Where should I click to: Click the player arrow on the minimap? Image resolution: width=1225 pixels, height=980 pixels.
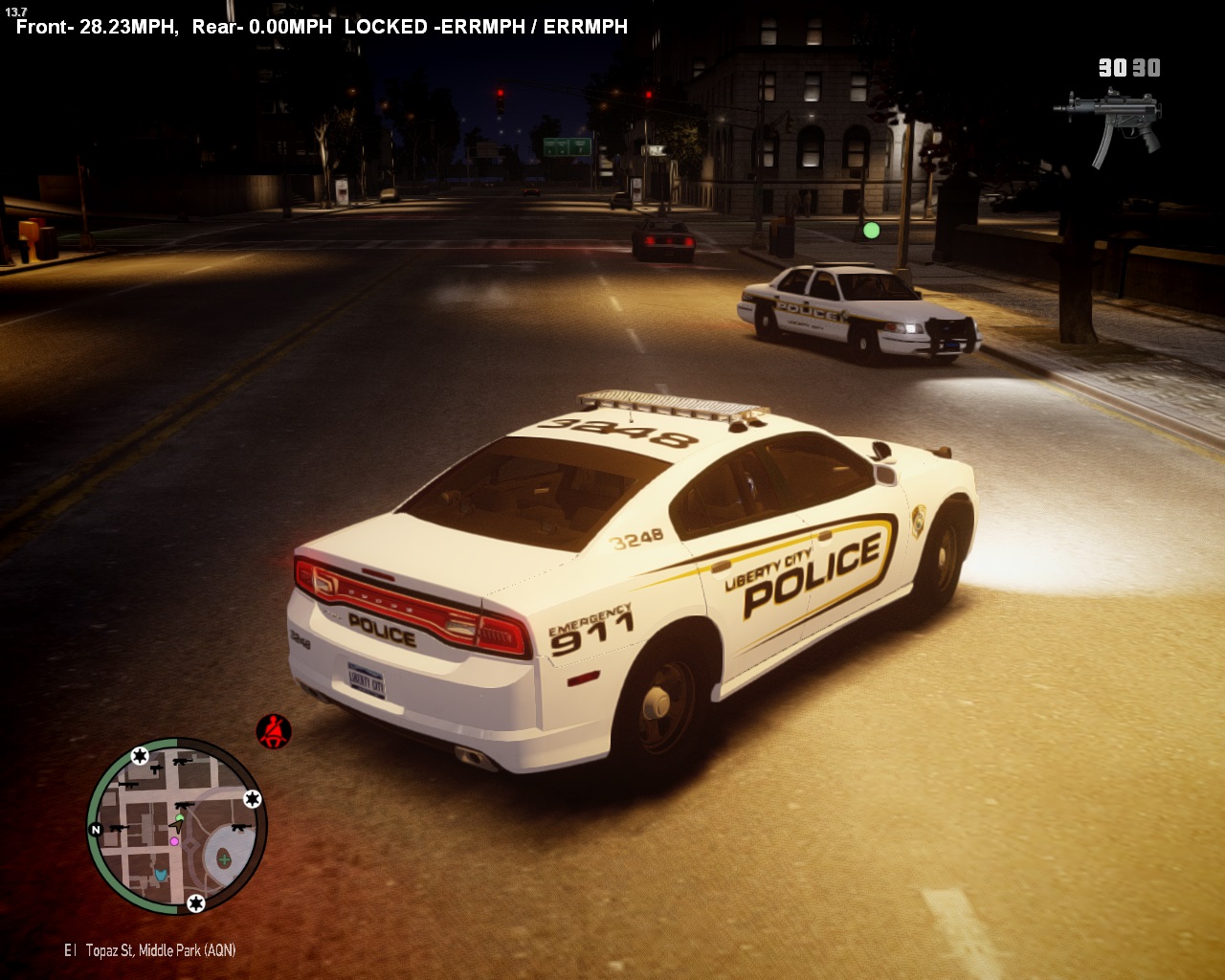tap(177, 826)
